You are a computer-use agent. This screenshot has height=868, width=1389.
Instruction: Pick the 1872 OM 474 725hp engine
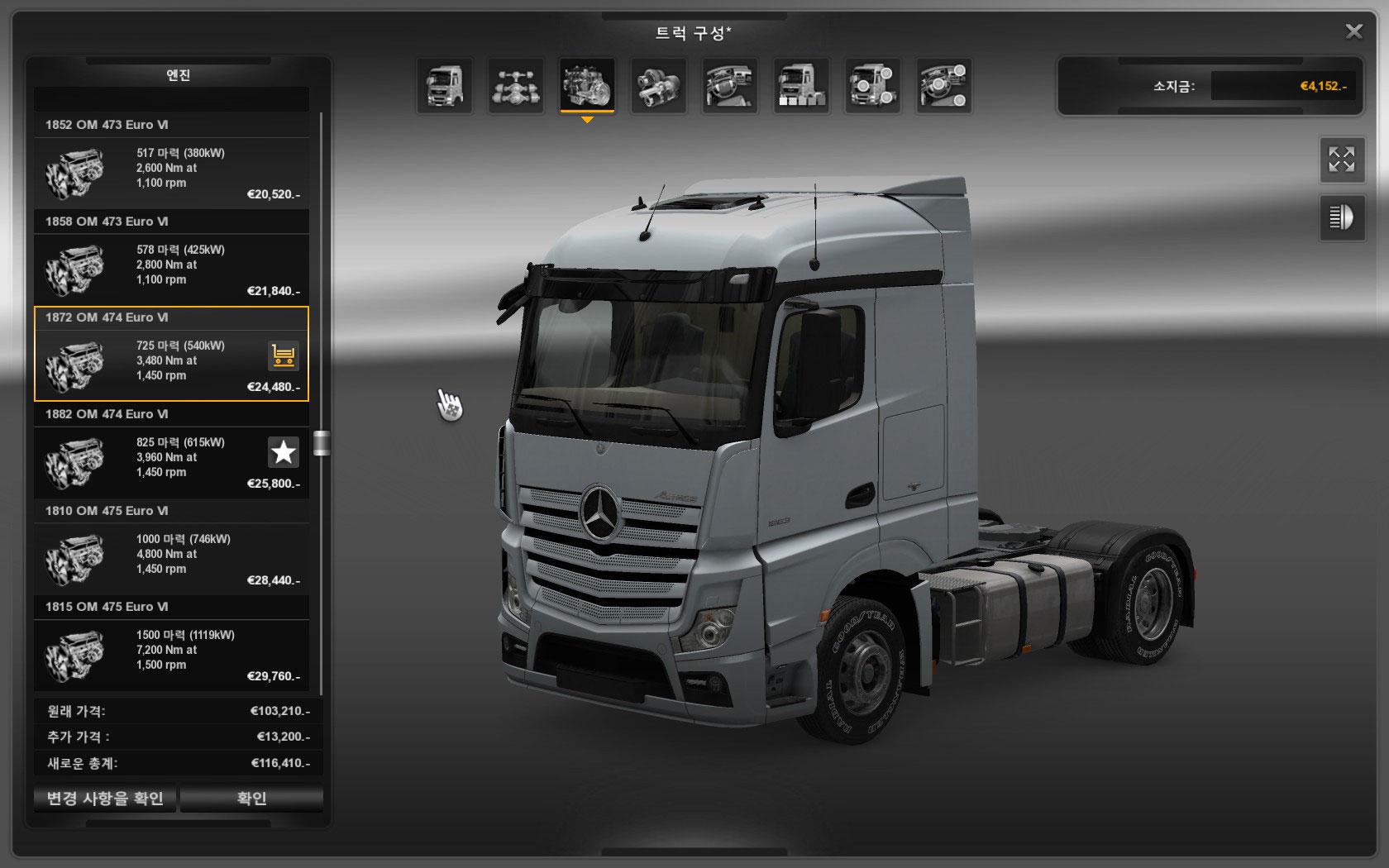pyautogui.click(x=171, y=365)
